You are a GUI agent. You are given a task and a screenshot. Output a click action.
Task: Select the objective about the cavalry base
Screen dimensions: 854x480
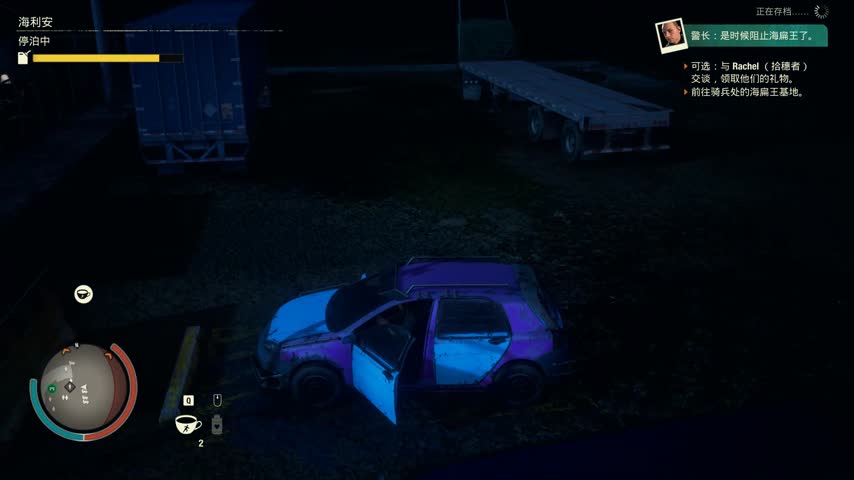(747, 92)
